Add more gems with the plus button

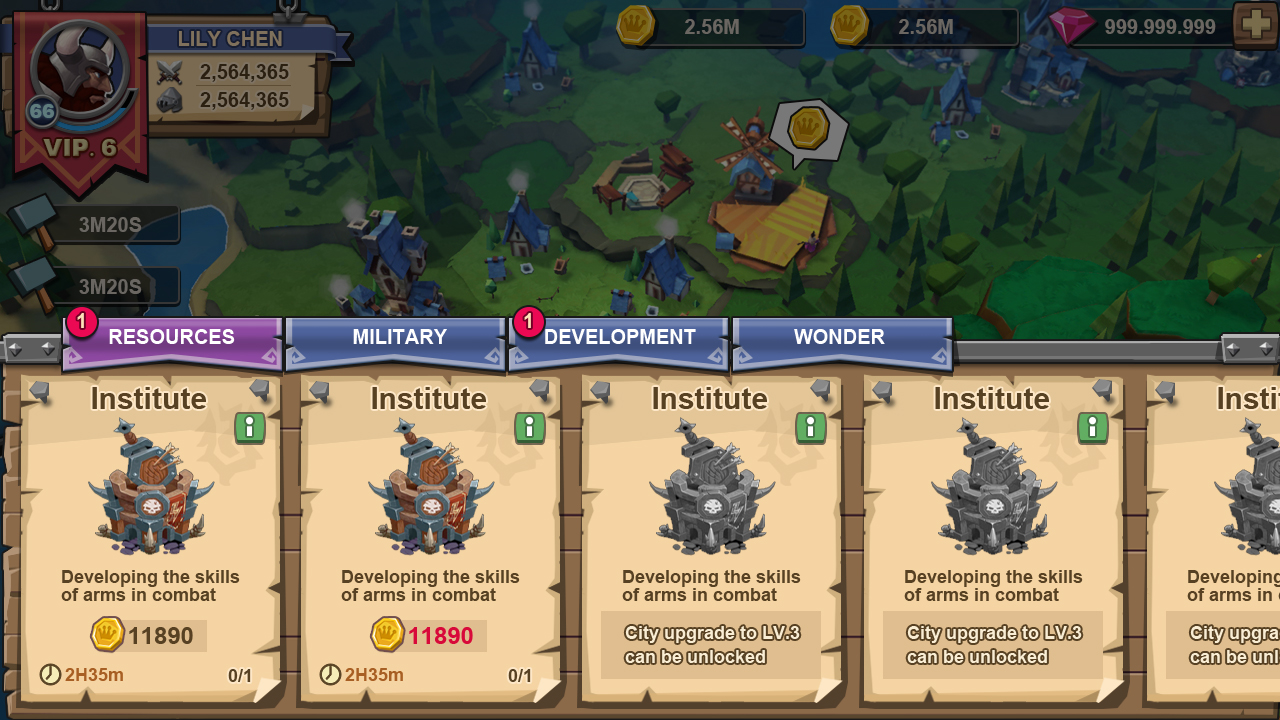(1254, 26)
